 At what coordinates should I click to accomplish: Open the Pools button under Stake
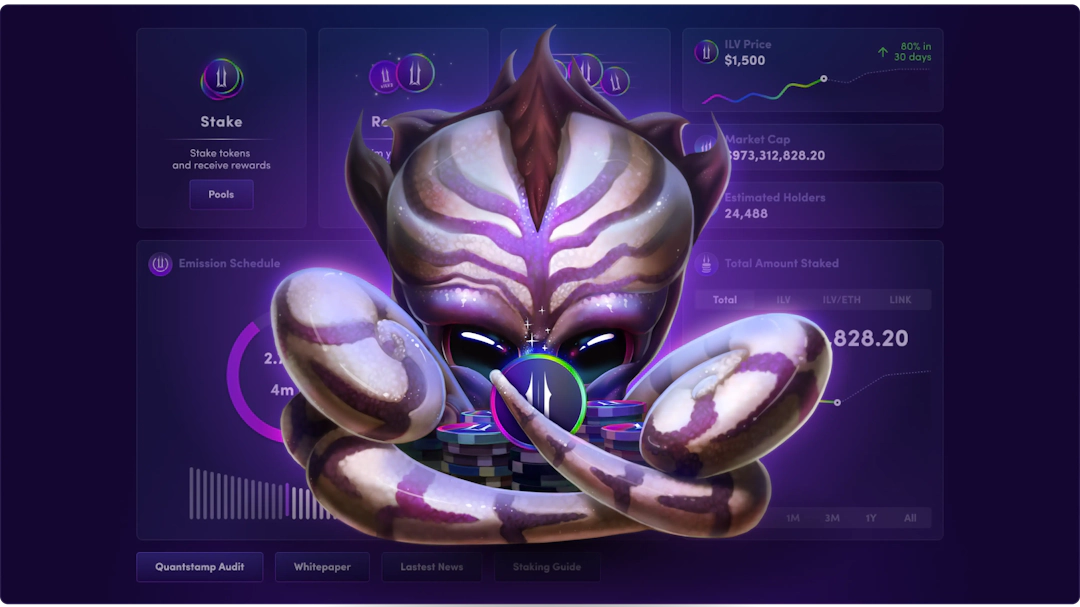coord(221,194)
